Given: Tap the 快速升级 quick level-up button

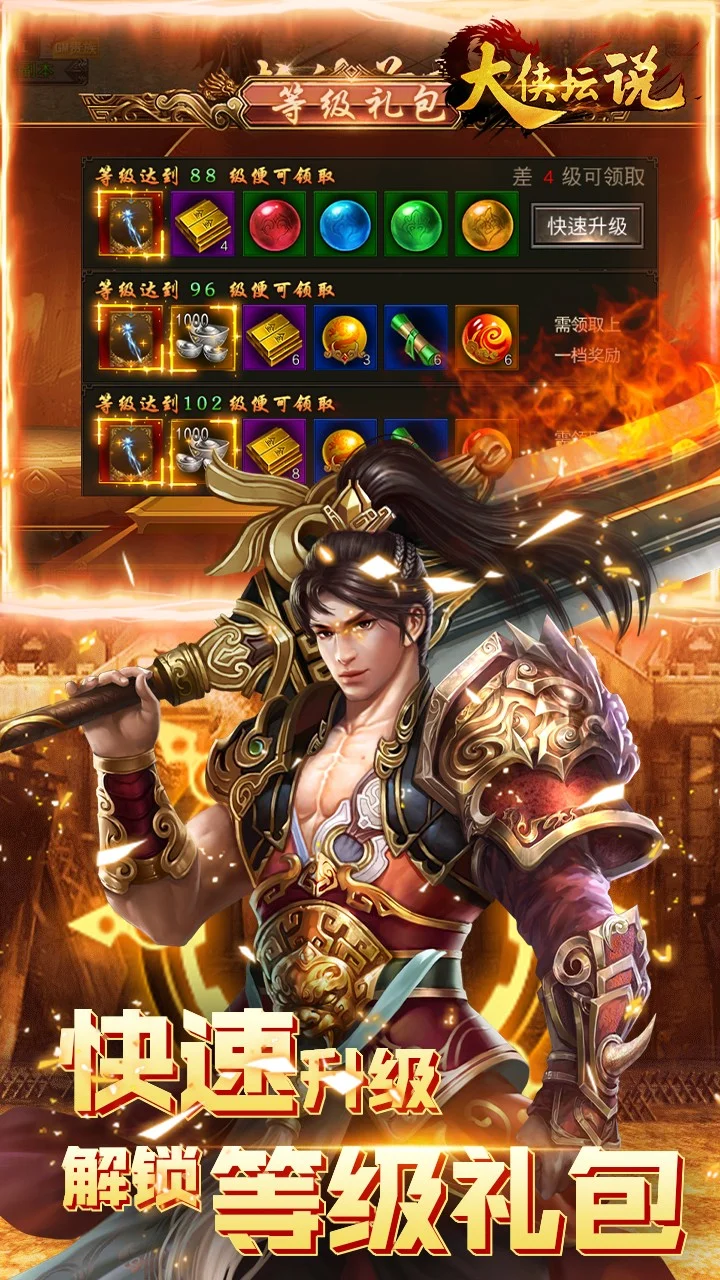Looking at the screenshot, I should 587,225.
